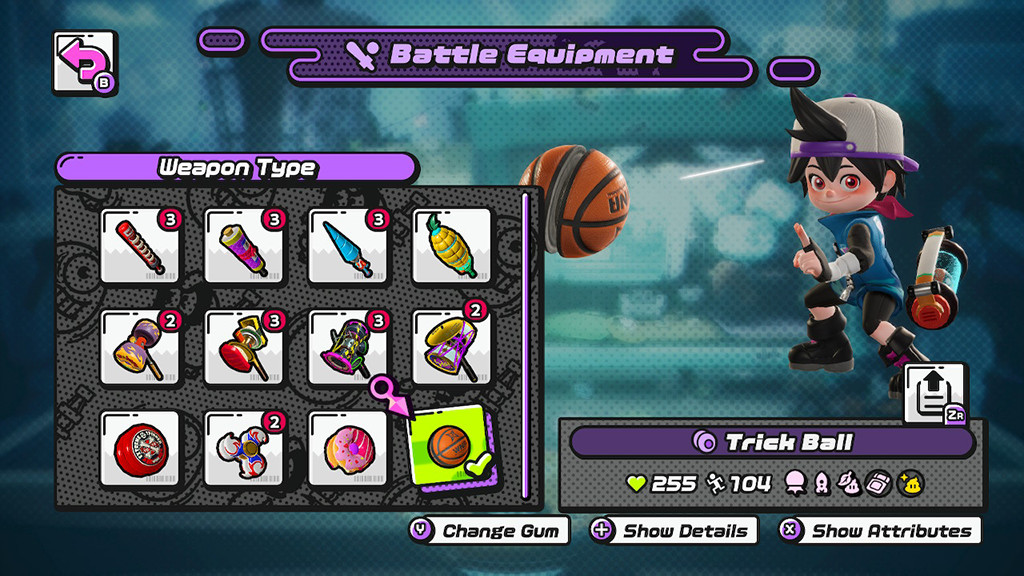The height and width of the screenshot is (576, 1024).
Task: Go back using the return arrow
Action: pos(83,63)
